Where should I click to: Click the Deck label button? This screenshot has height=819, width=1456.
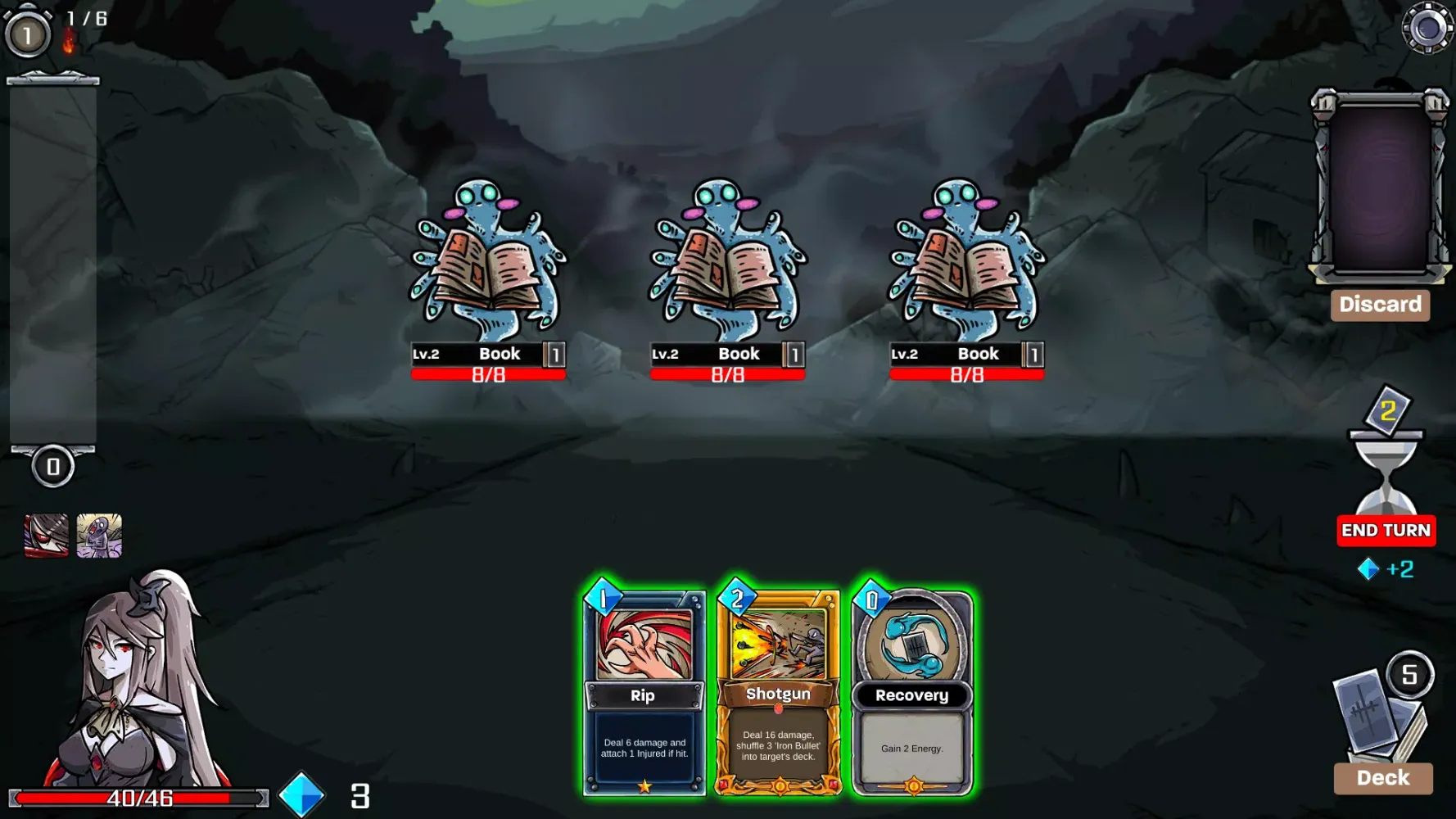click(1382, 778)
